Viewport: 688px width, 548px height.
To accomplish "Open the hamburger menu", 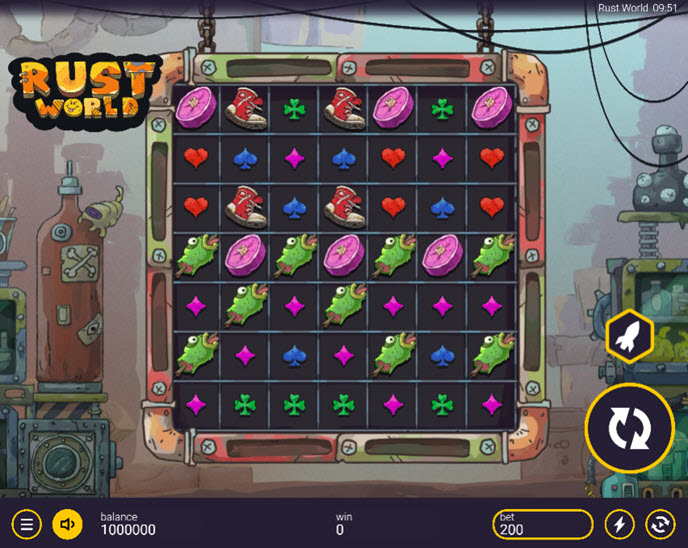I will [x=27, y=523].
